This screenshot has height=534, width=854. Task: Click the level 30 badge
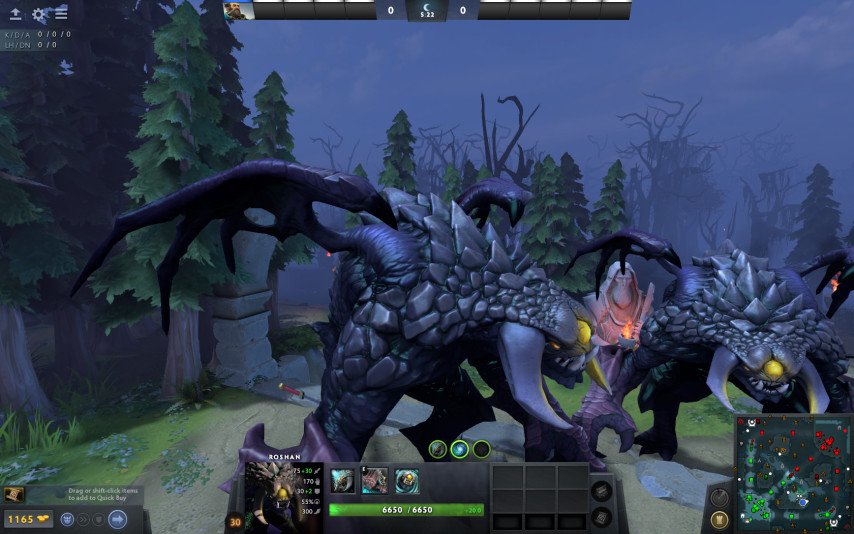pos(236,520)
